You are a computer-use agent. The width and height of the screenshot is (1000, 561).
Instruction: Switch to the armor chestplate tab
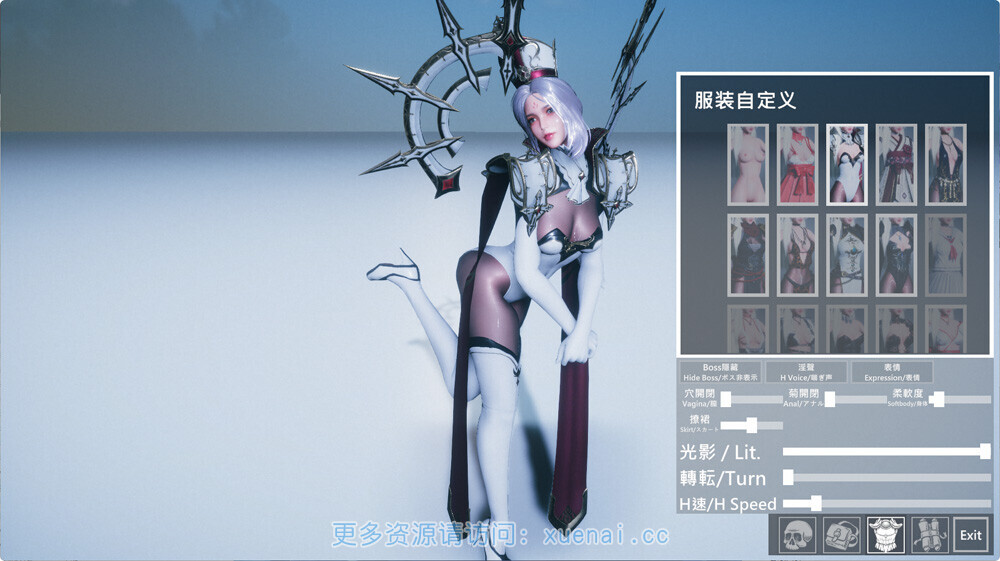click(886, 535)
